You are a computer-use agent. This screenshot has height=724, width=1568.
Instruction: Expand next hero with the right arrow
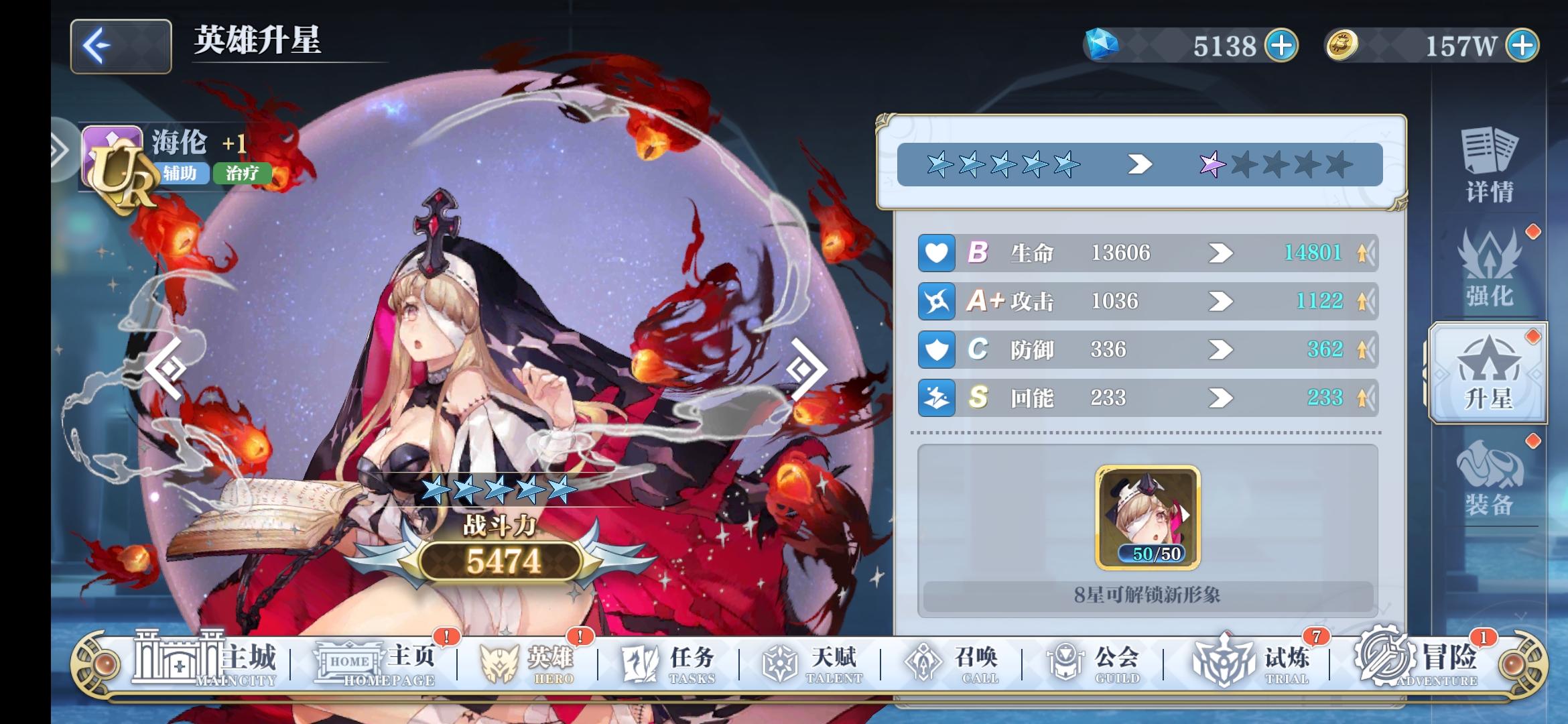(x=805, y=367)
